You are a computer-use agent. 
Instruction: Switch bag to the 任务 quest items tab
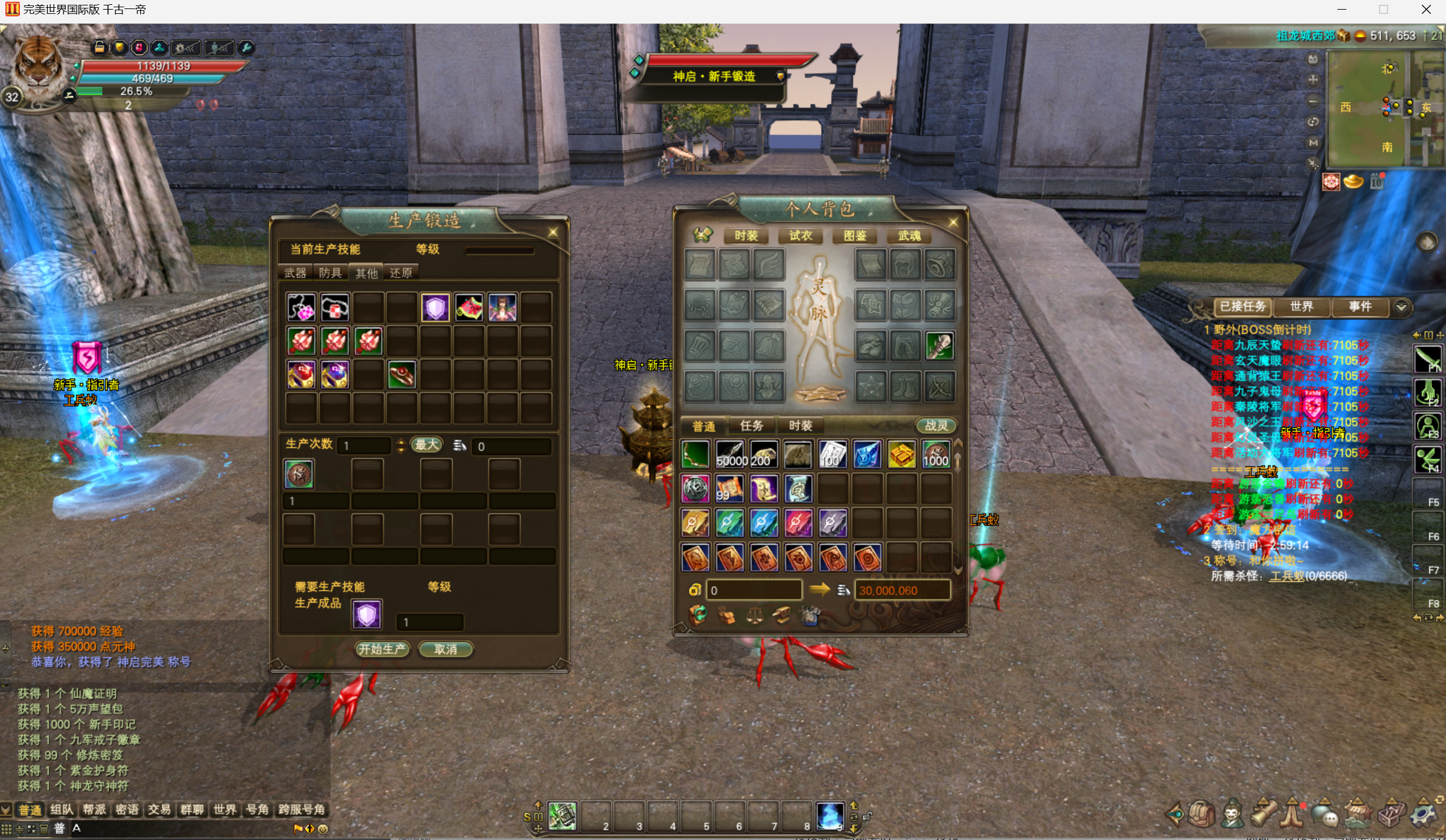point(752,426)
